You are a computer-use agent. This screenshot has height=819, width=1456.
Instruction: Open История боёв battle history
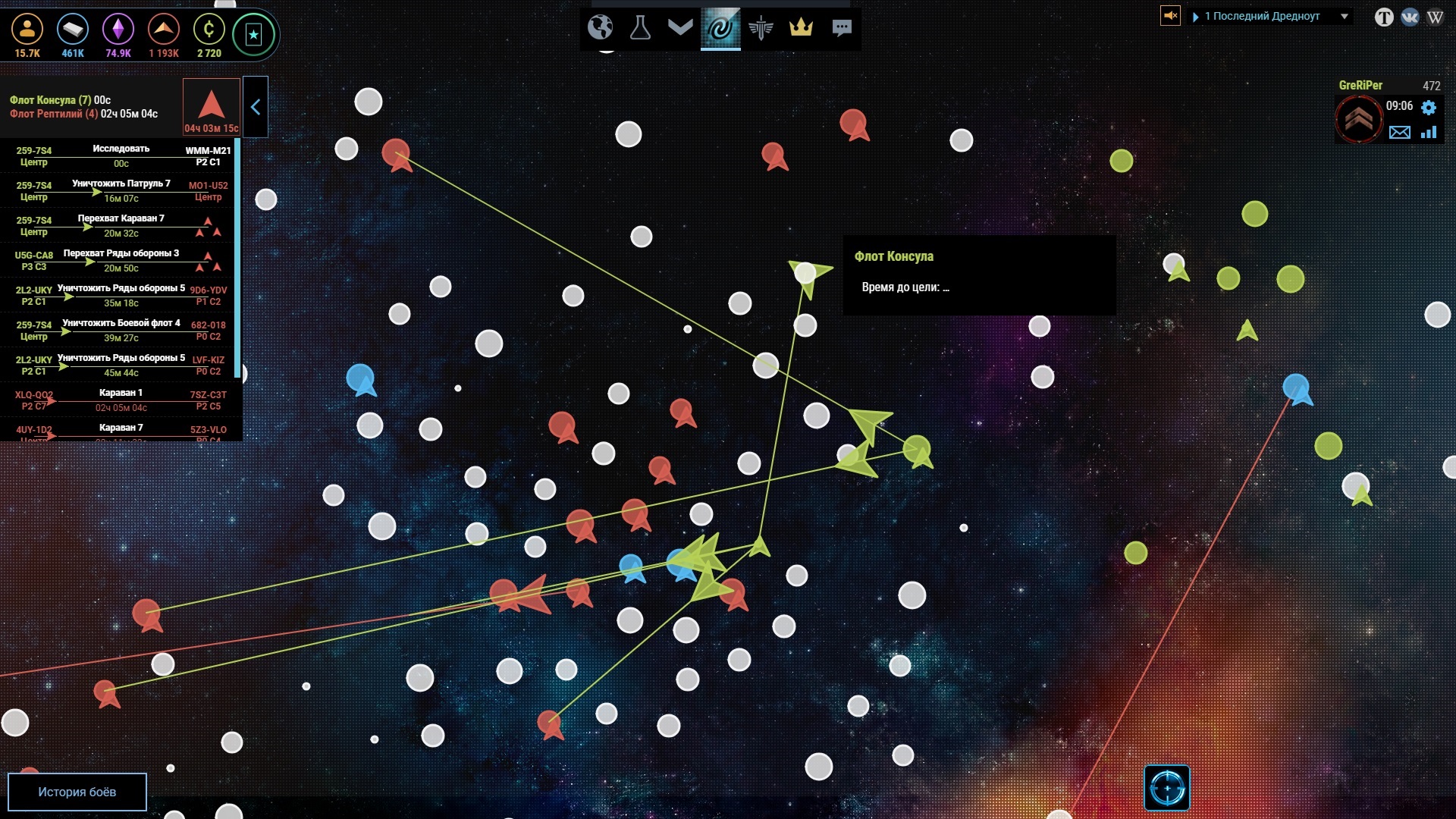click(77, 792)
